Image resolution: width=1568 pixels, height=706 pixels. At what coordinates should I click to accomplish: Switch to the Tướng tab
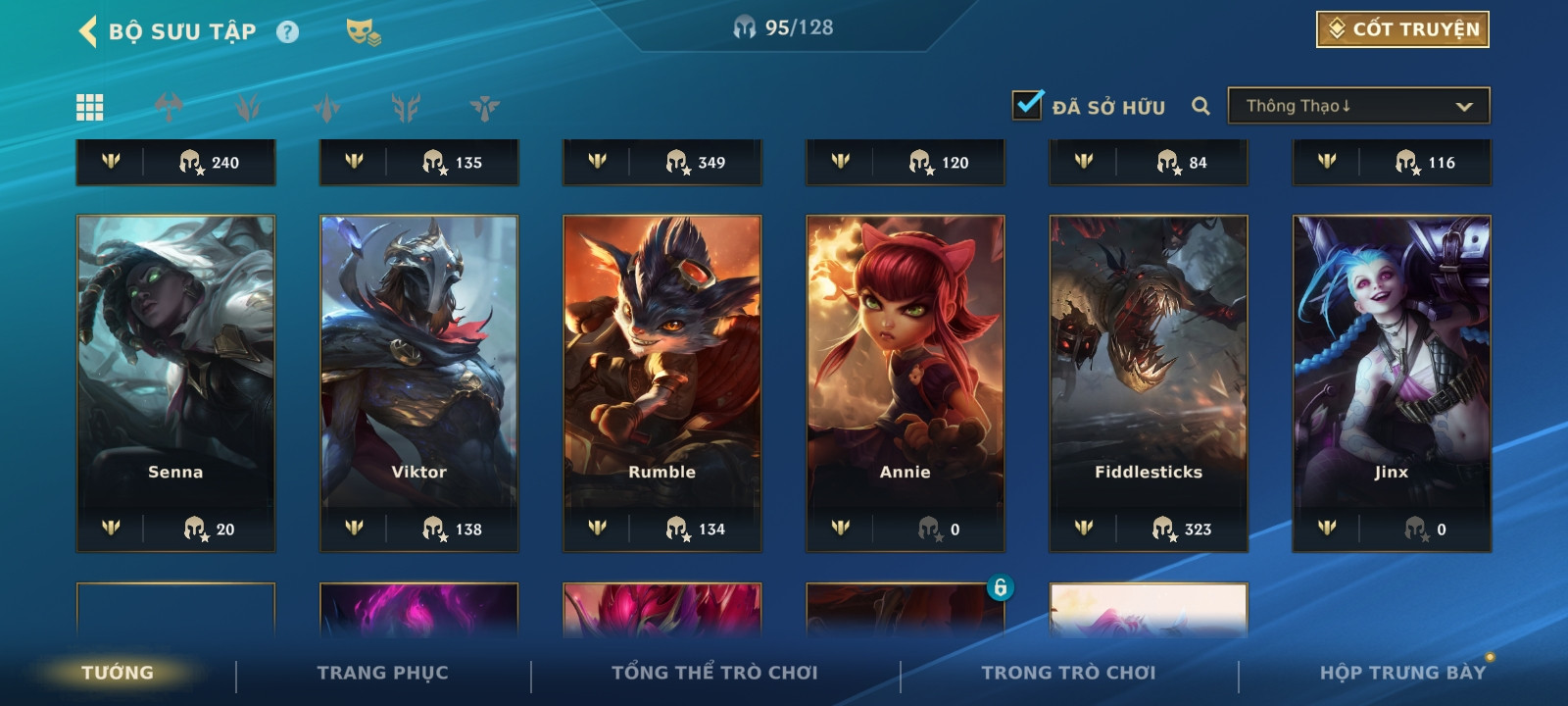(x=118, y=673)
